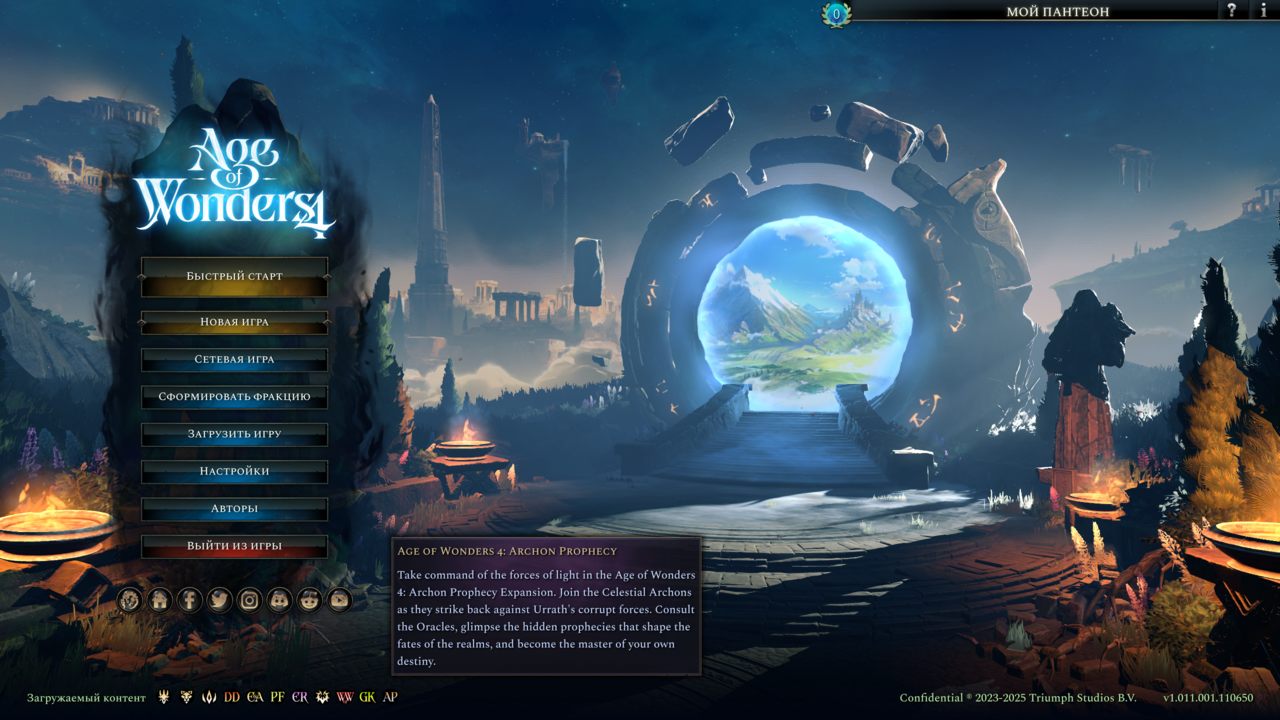This screenshot has width=1280, height=720.
Task: Click the AP Archon Prophecy DLC icon
Action: pyautogui.click(x=390, y=697)
